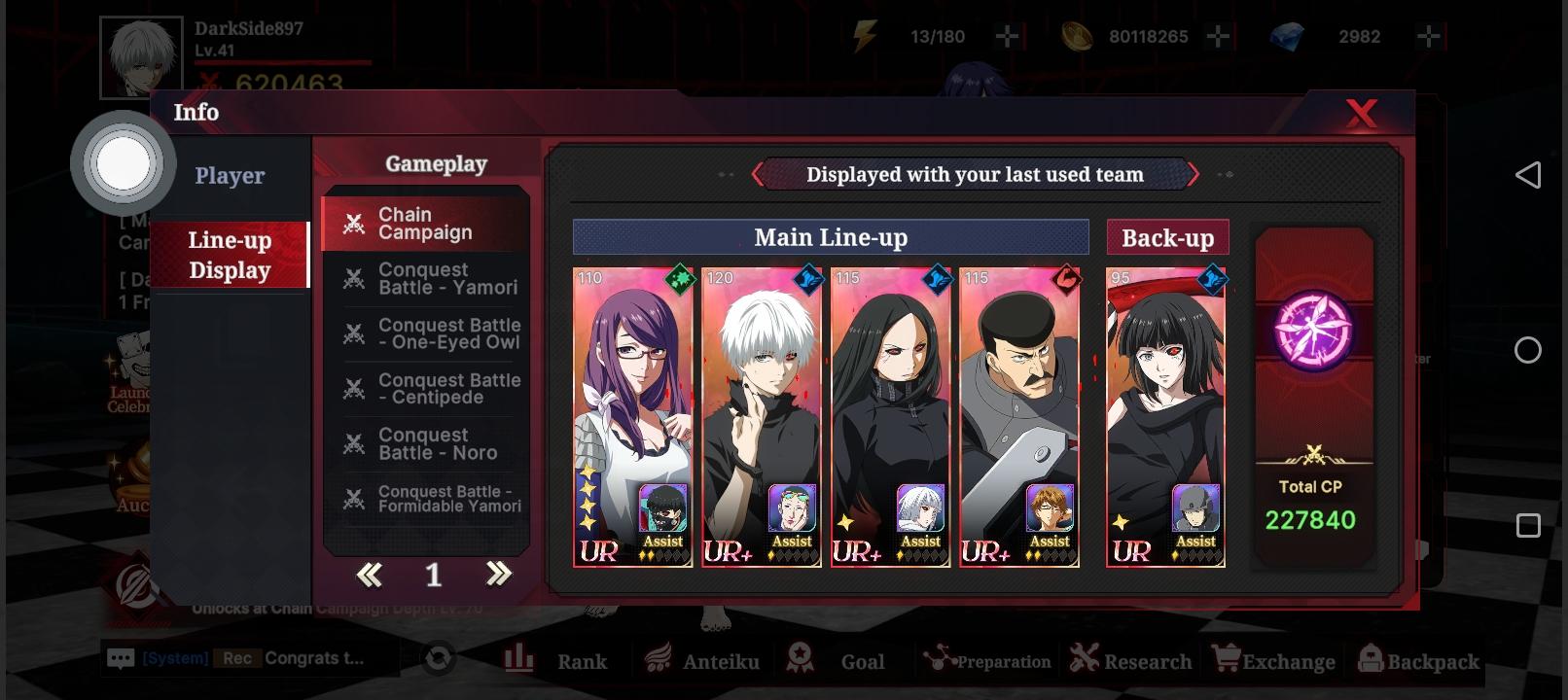
Task: Click the next page double-arrow below the mode list
Action: [x=497, y=576]
